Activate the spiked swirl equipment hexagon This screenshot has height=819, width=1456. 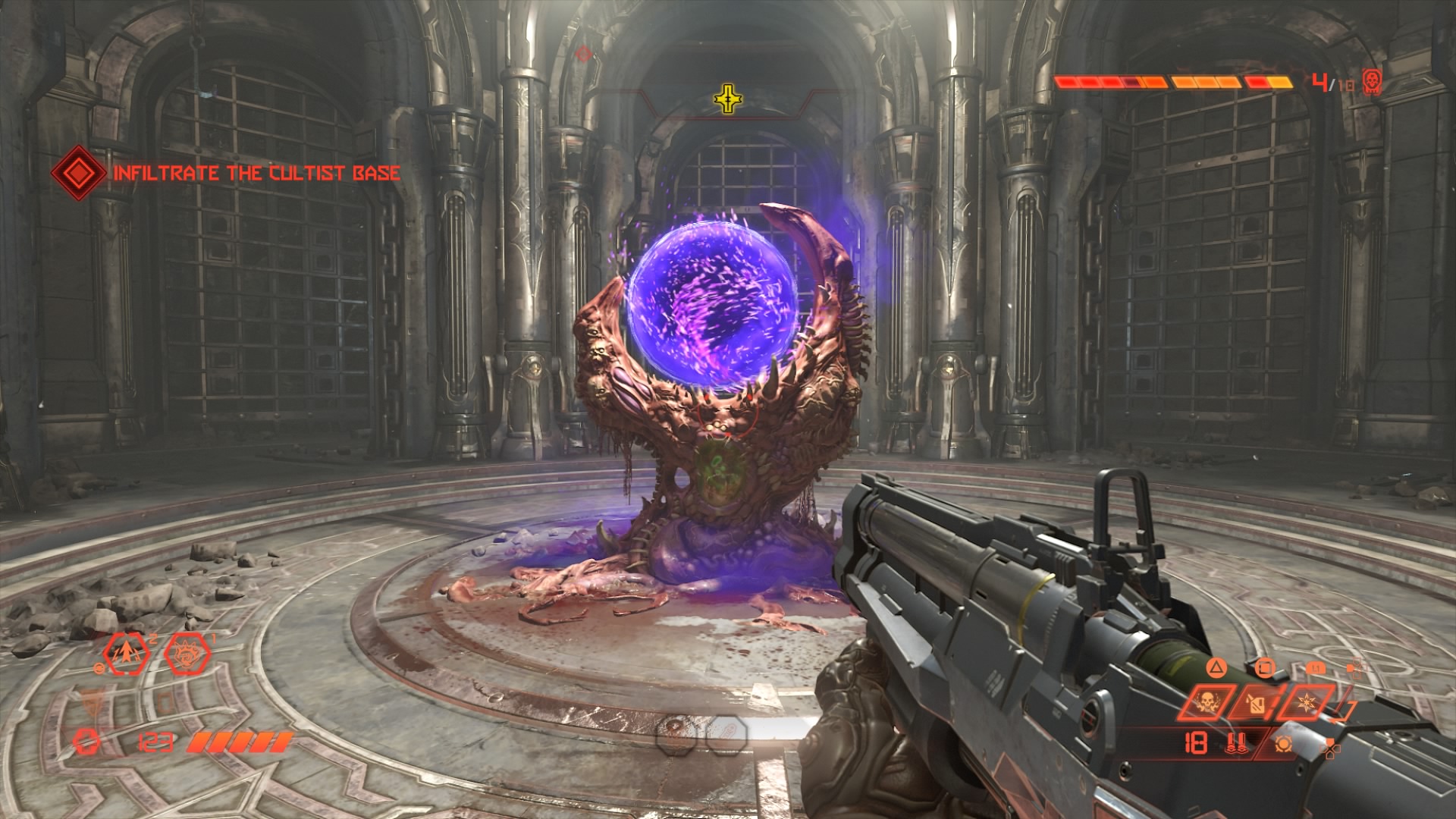click(187, 653)
